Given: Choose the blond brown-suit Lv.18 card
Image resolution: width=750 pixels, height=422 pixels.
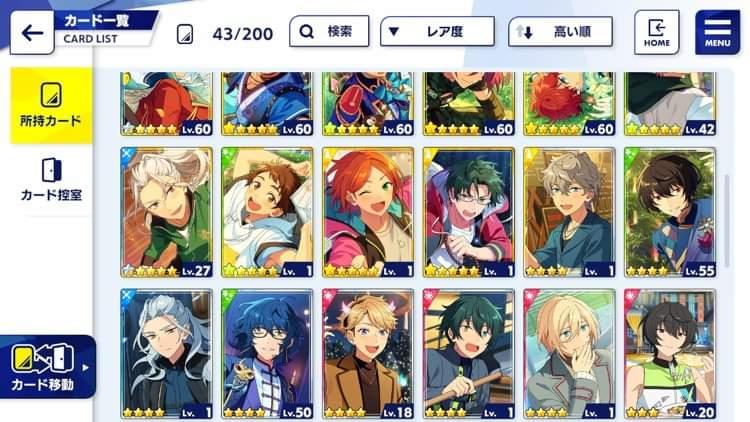Looking at the screenshot, I should (x=368, y=354).
